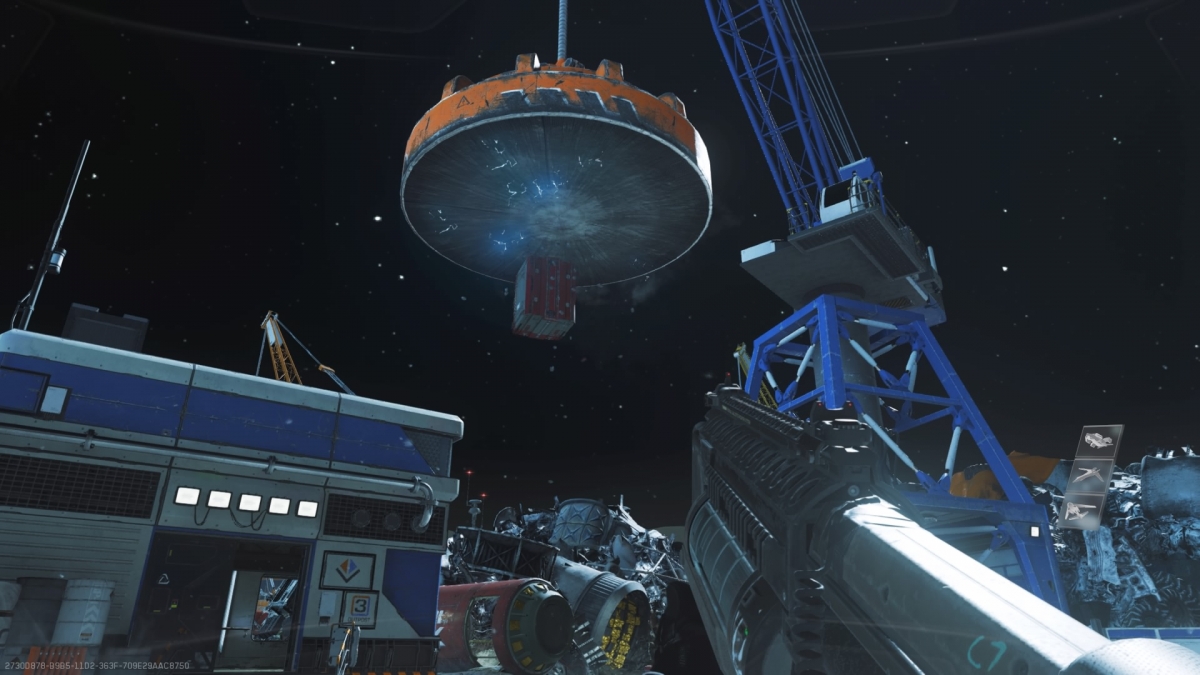Choose the bottom drone scorestreak slot

point(1080,510)
